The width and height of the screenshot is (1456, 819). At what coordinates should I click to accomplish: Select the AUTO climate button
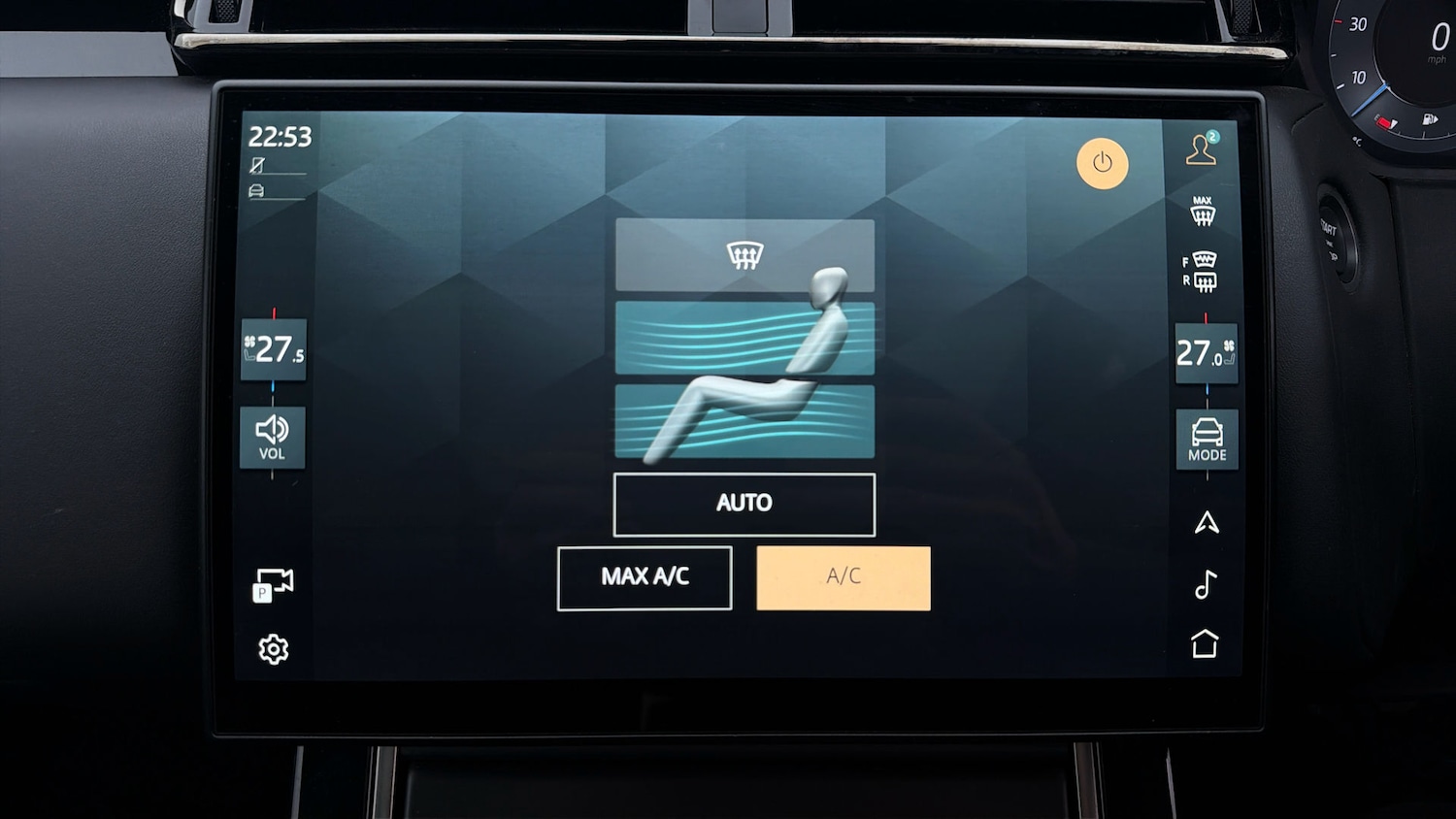[744, 504]
